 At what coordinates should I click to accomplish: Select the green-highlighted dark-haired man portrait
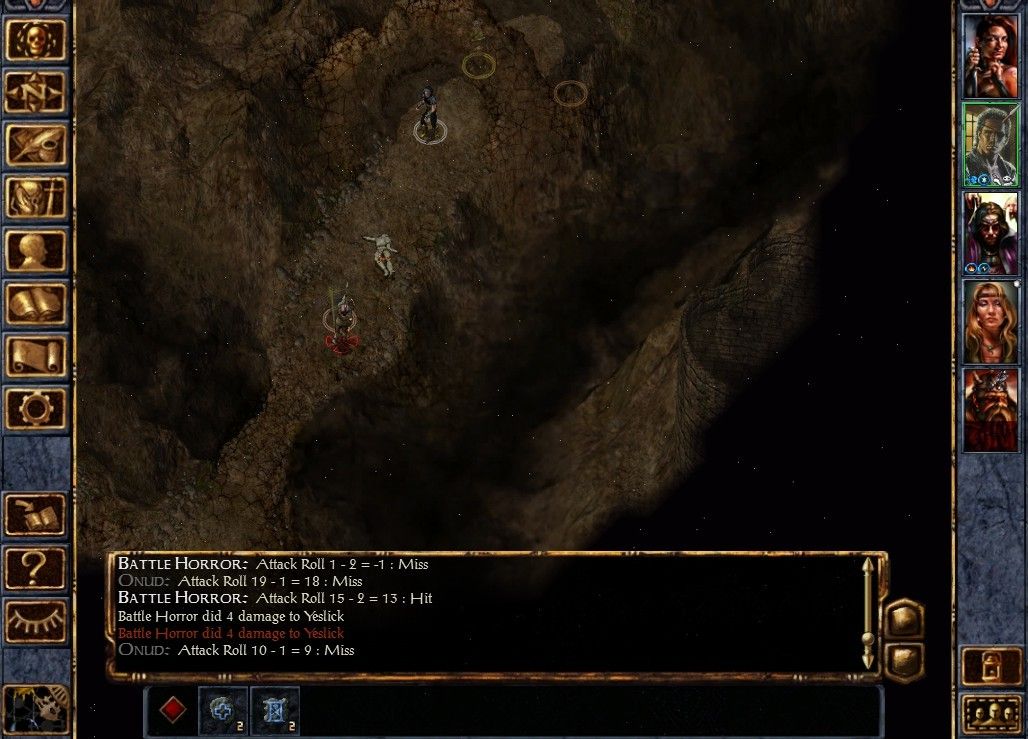click(x=990, y=144)
